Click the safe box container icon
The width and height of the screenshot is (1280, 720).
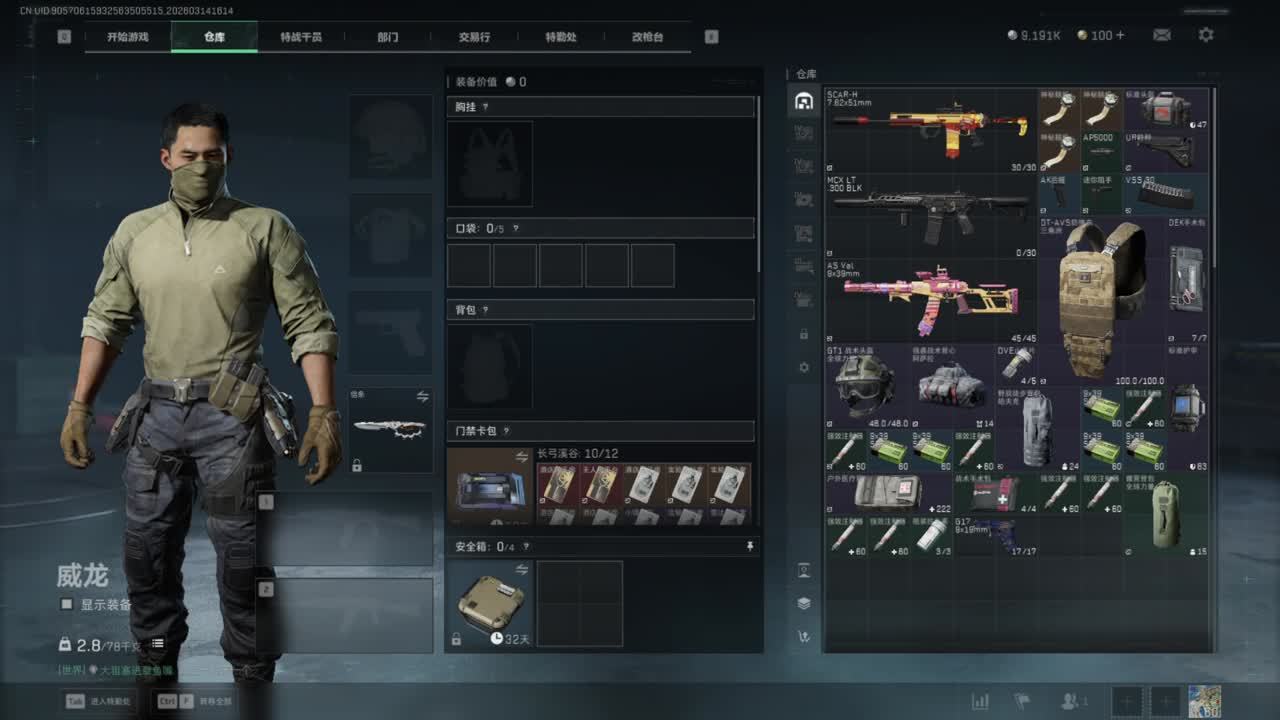pos(489,603)
